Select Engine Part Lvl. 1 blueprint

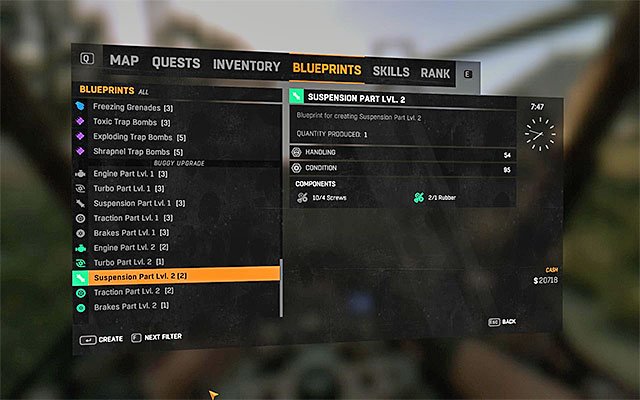129,174
